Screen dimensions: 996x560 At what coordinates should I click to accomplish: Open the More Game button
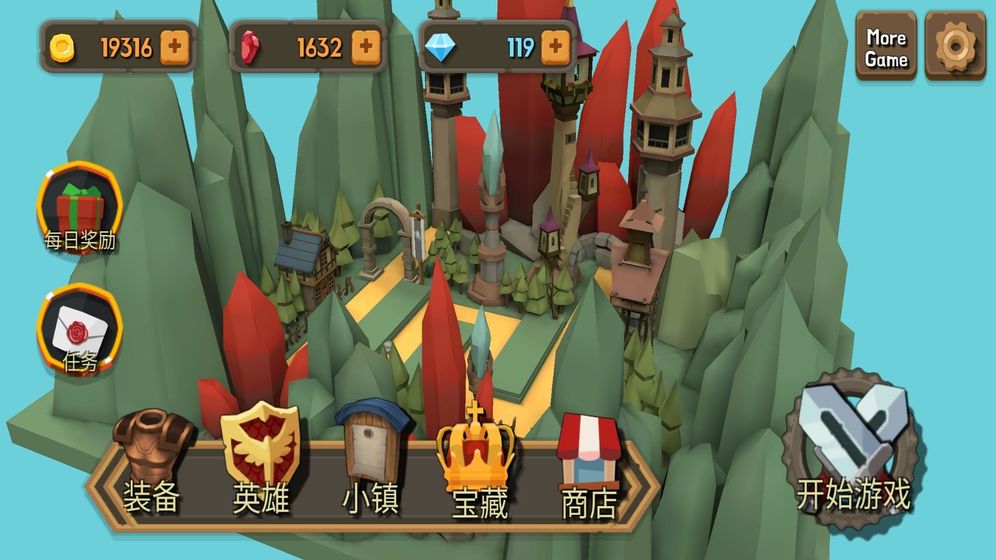886,47
